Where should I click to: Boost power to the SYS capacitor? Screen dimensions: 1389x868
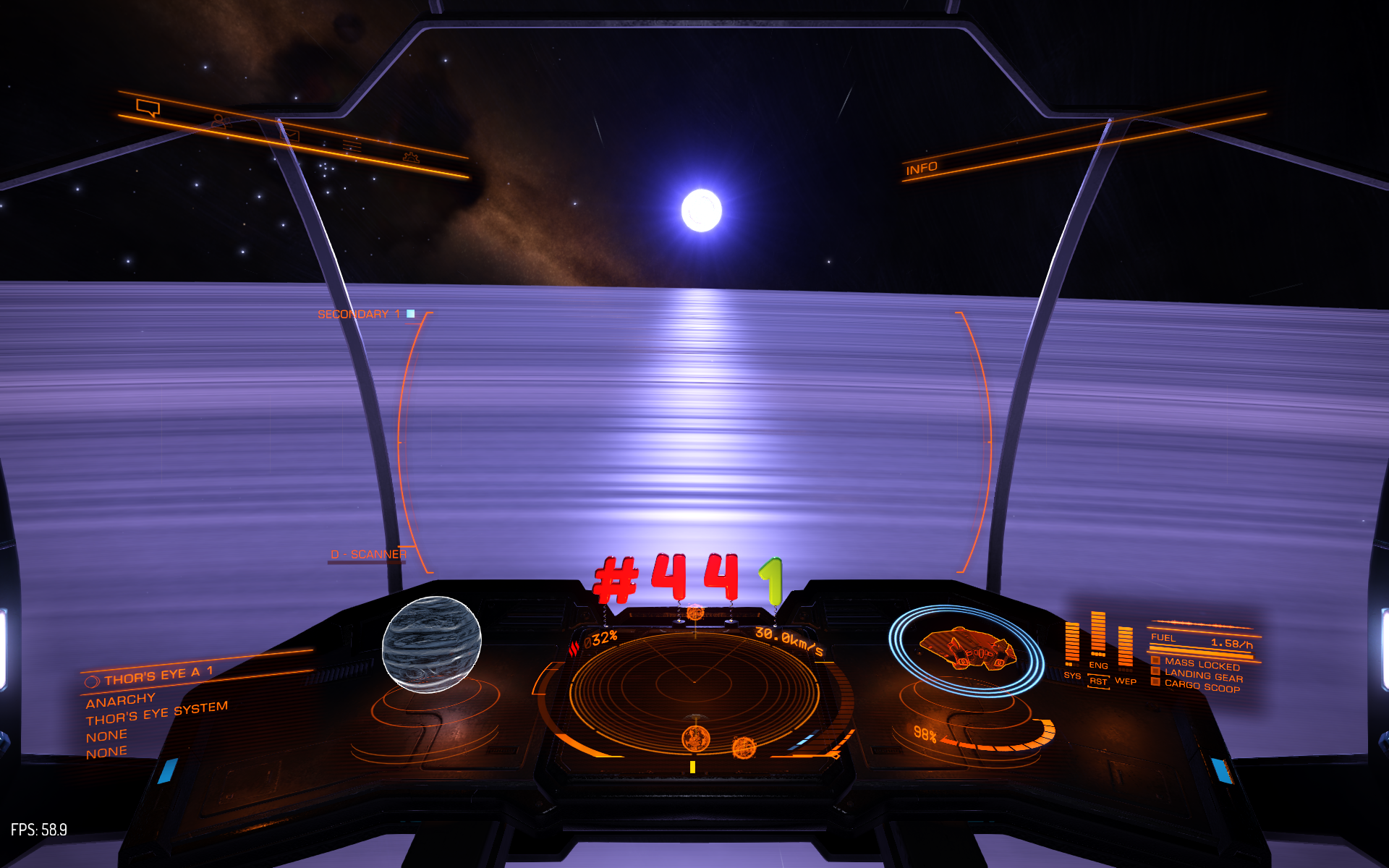[1072, 676]
